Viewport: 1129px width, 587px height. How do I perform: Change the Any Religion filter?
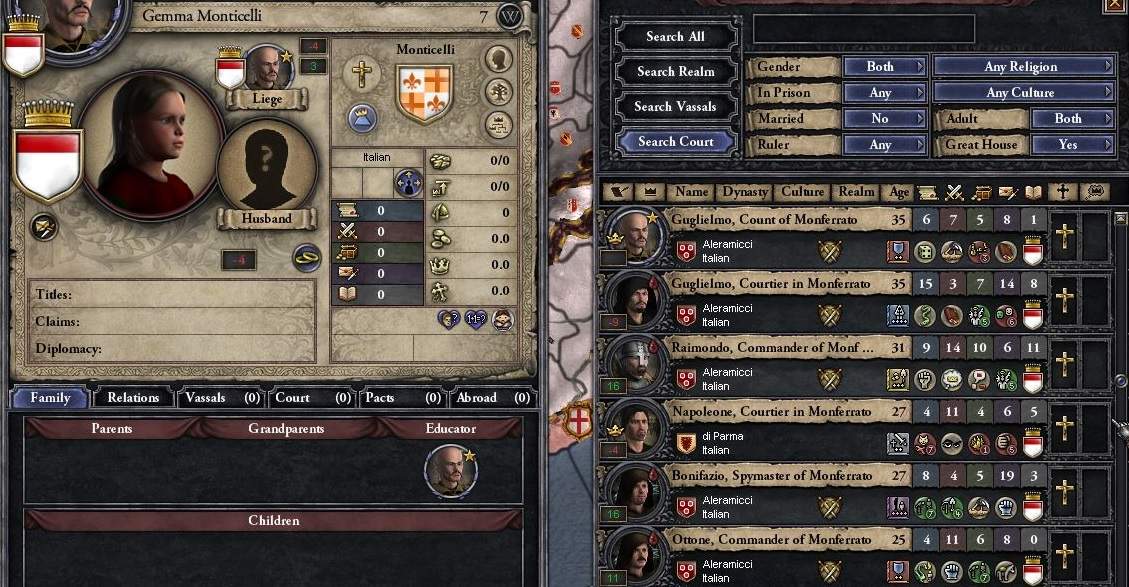point(1024,67)
